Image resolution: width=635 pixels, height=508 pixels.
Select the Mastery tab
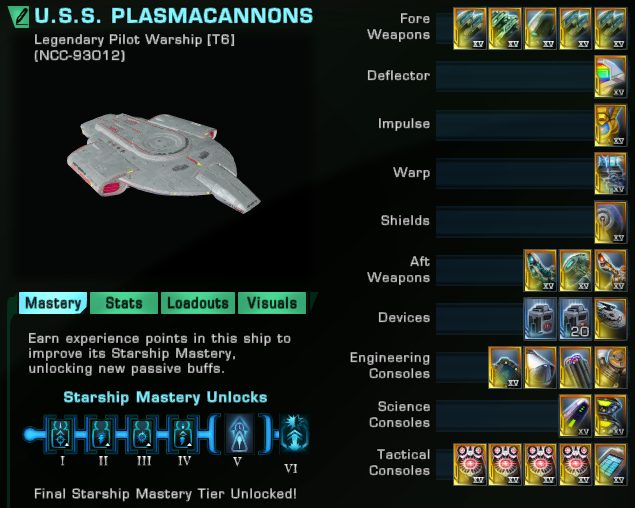click(53, 303)
